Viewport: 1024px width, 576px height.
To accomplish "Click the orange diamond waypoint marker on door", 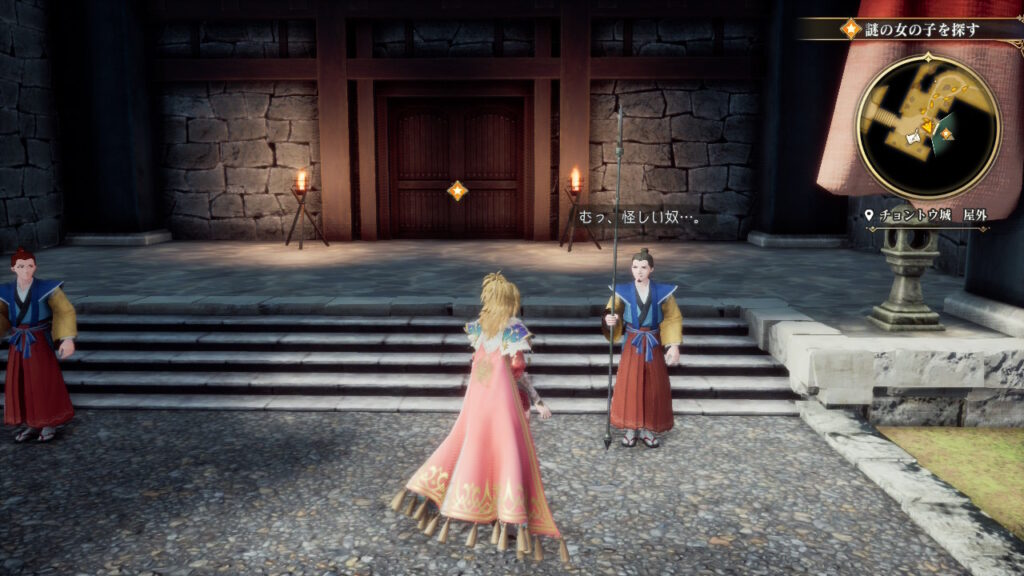I will (457, 190).
